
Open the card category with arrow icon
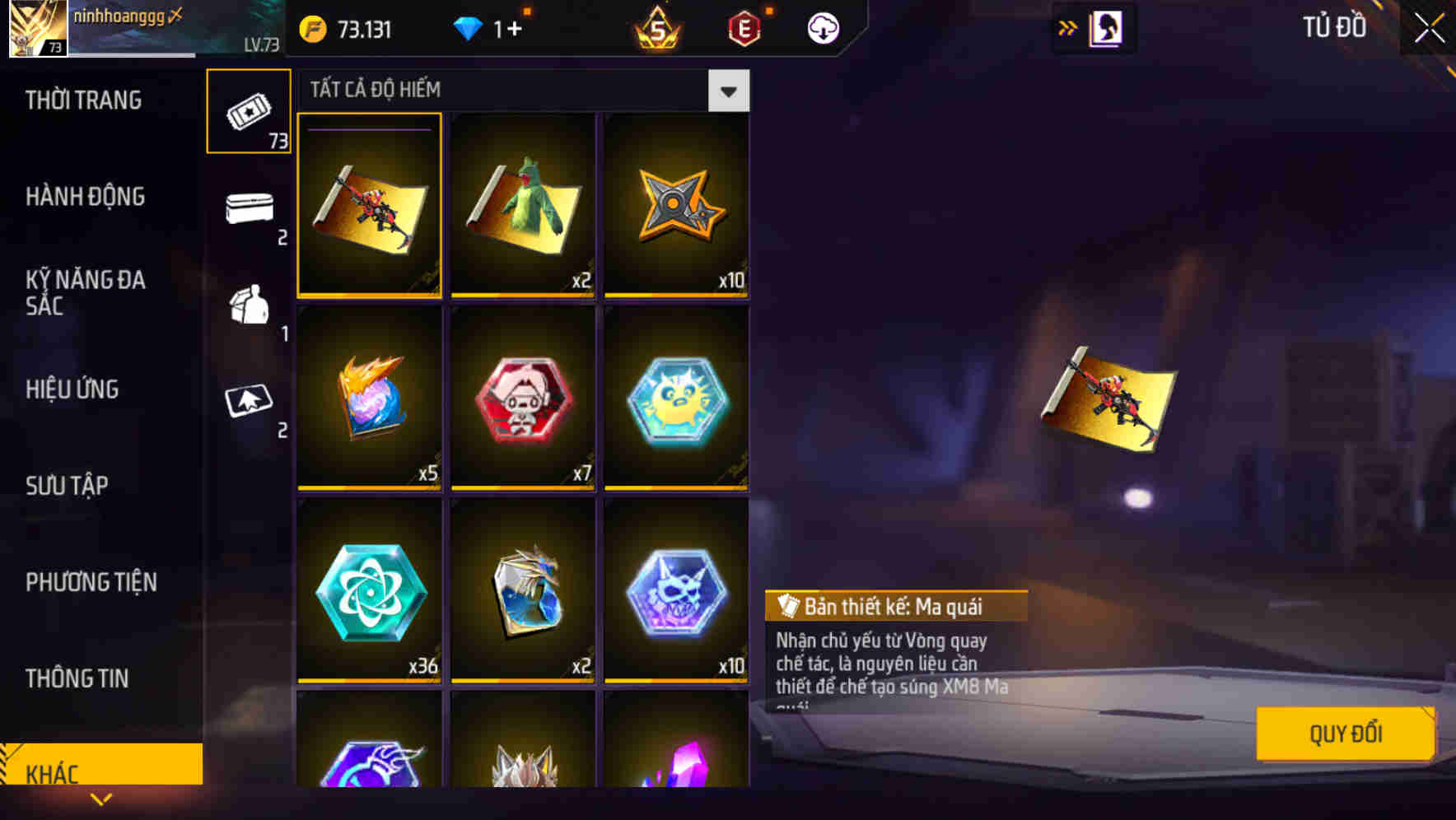coord(248,402)
